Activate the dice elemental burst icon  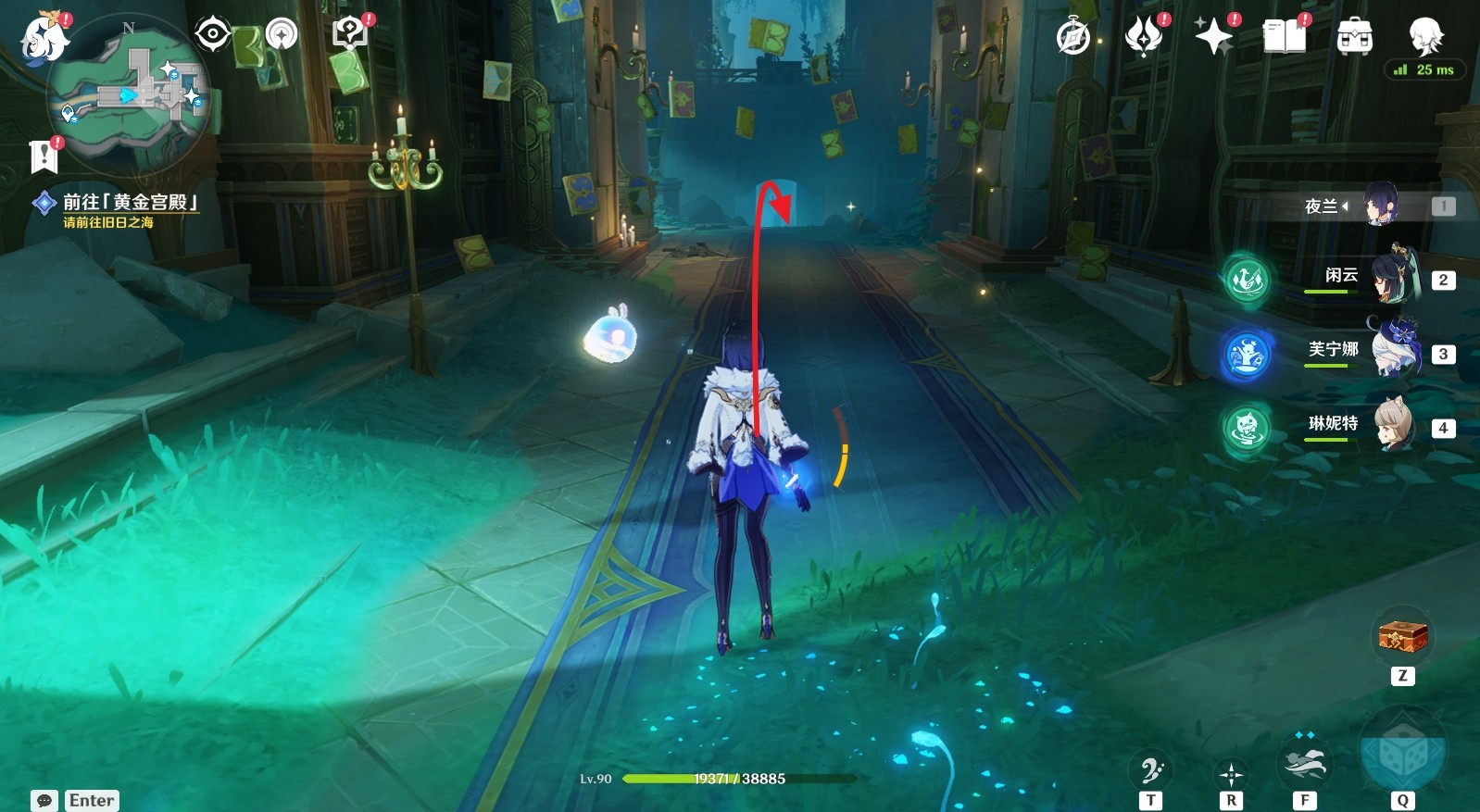pyautogui.click(x=1402, y=752)
